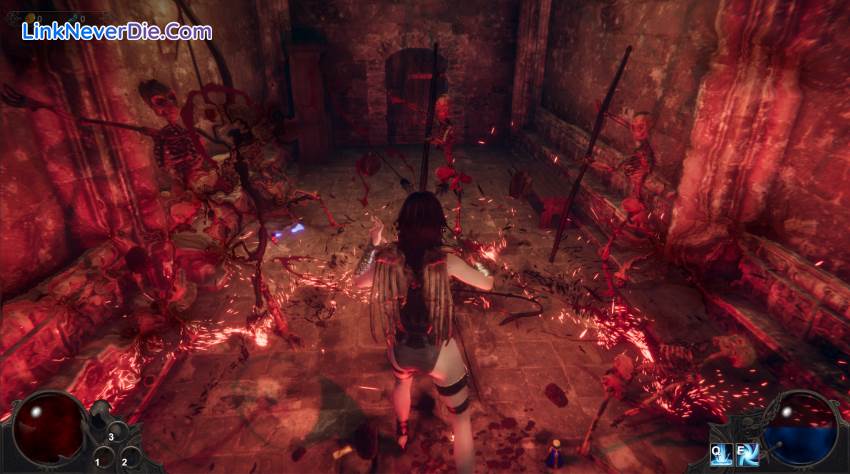The height and width of the screenshot is (474, 850).
Task: Choose the round quick slot numbered 2
Action: click(x=128, y=459)
